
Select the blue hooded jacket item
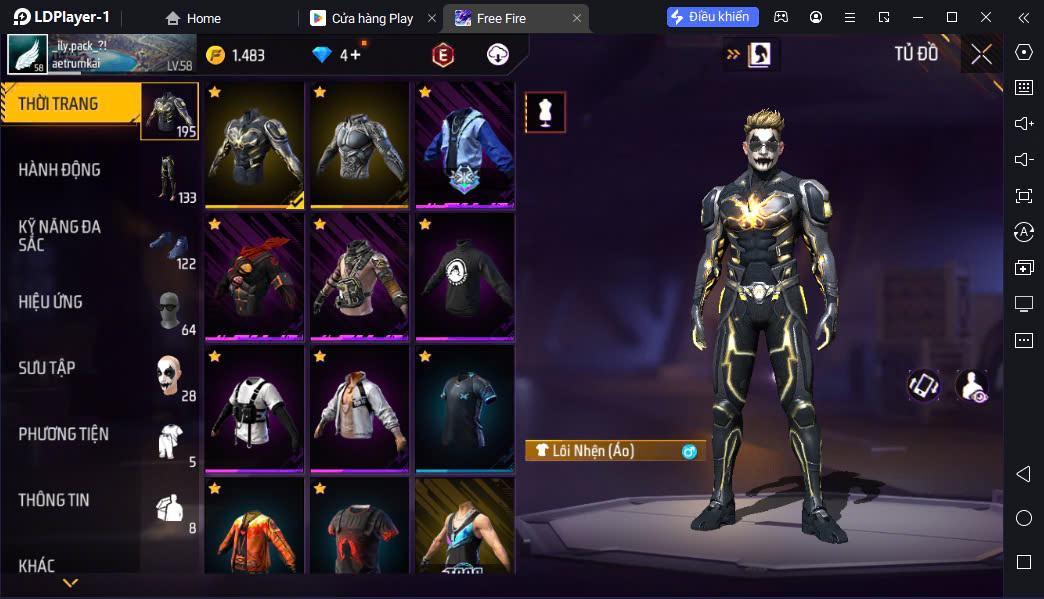tap(464, 144)
